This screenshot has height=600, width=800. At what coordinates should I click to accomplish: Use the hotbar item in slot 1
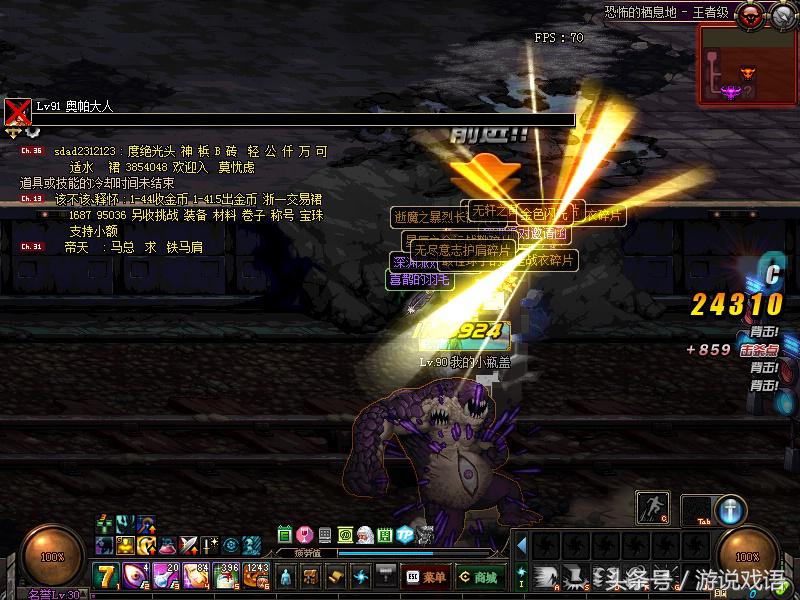pos(106,576)
